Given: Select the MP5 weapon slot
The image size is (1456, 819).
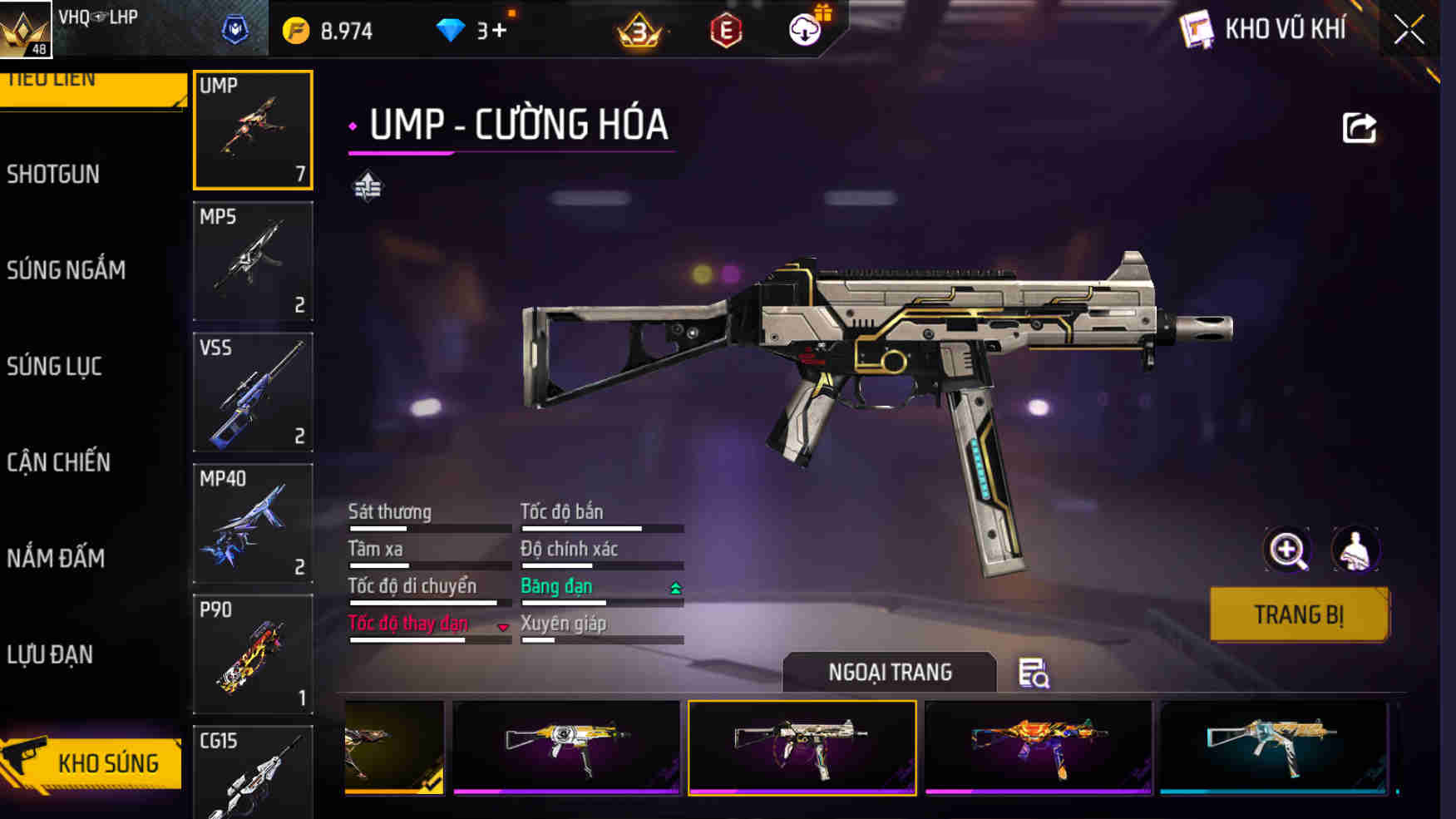Looking at the screenshot, I should point(253,261).
